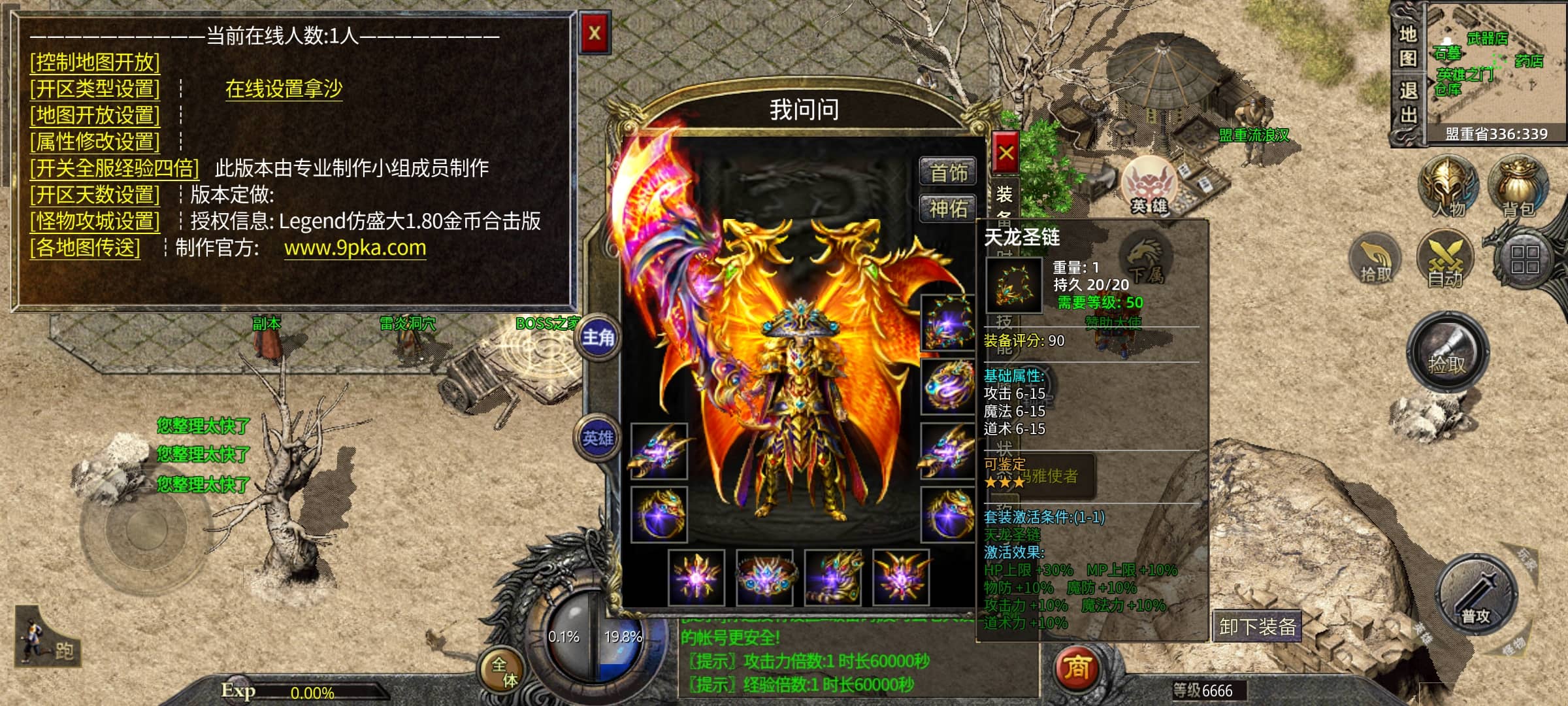Select 开区类型设置 option
This screenshot has width=1568, height=706.
pos(95,88)
